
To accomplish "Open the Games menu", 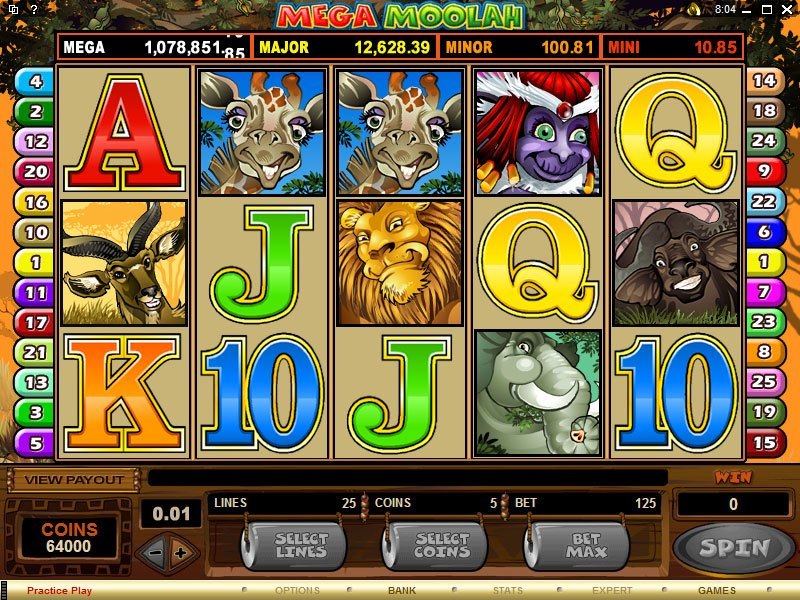I will click(716, 591).
